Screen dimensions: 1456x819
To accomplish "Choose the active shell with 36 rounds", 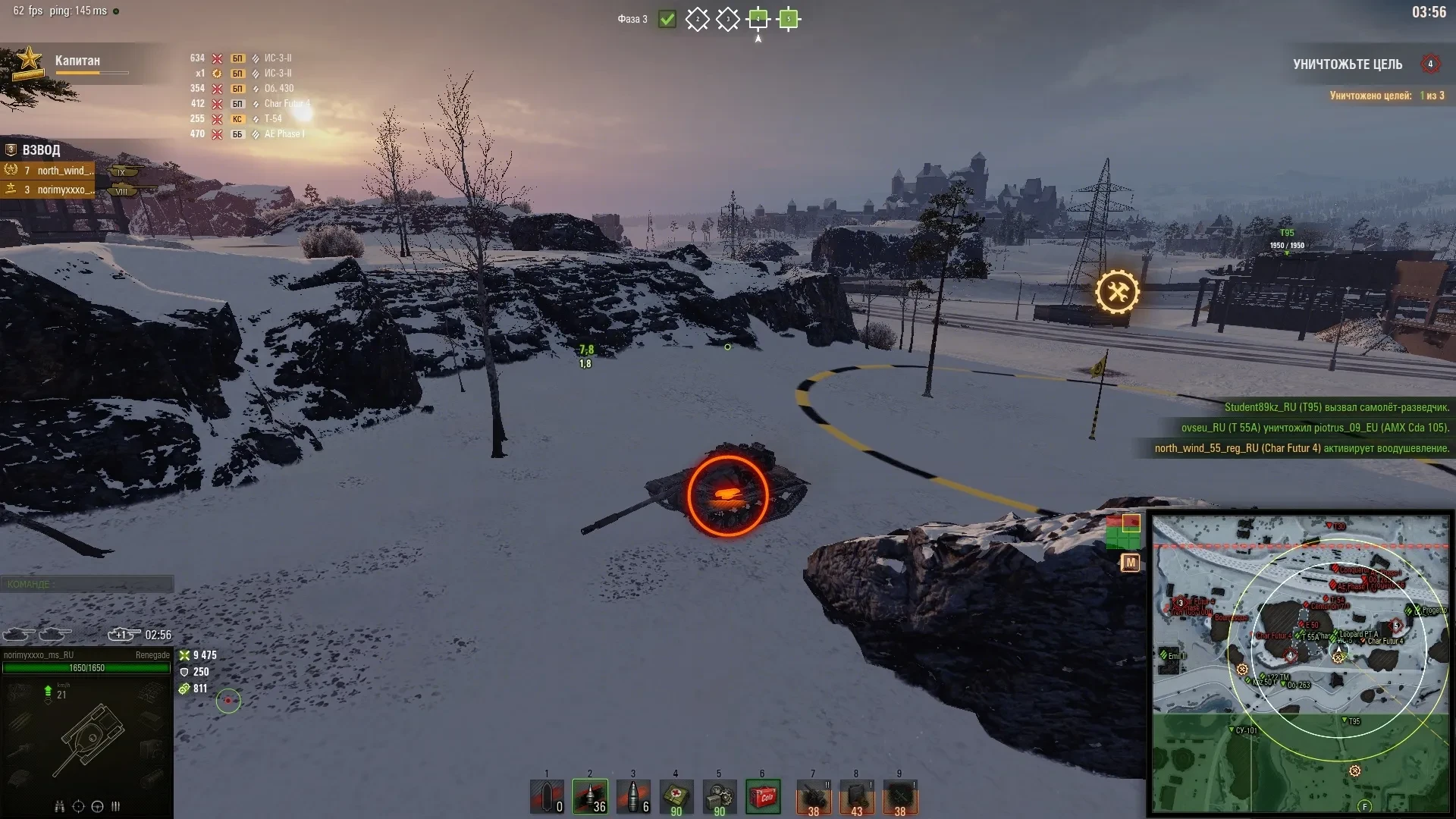I will (x=590, y=797).
